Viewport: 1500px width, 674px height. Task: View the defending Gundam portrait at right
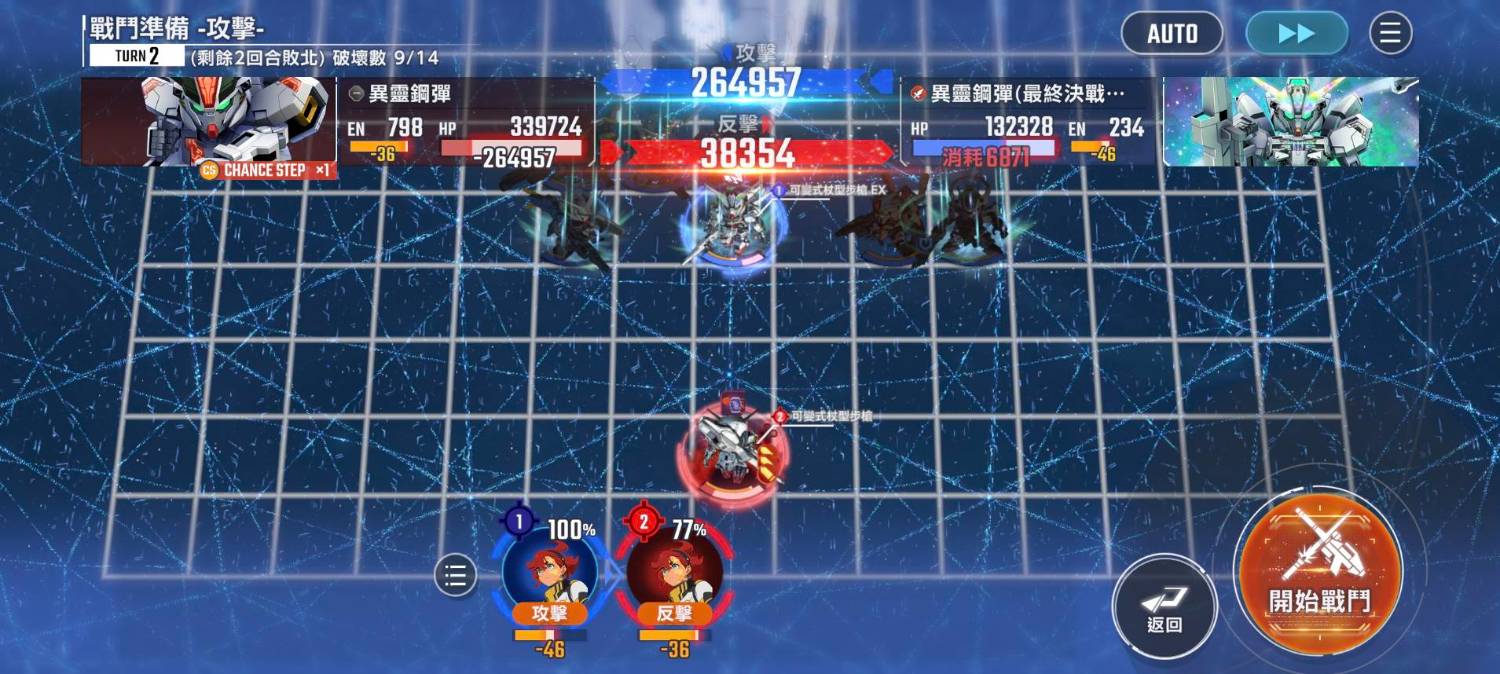tap(1291, 121)
